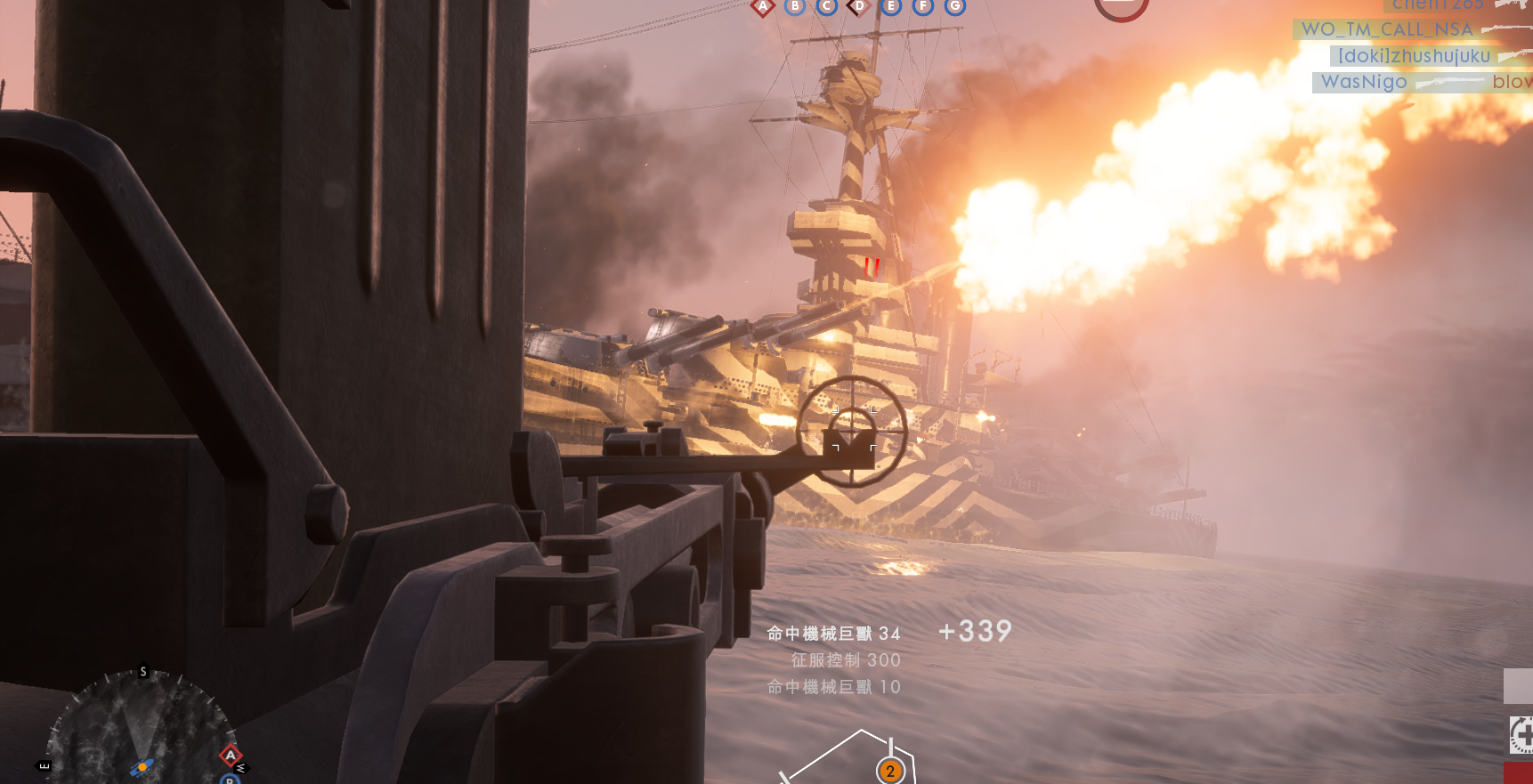Viewport: 1533px width, 784px height.
Task: Choose the contested objective D diamond marker
Action: click(x=859, y=6)
